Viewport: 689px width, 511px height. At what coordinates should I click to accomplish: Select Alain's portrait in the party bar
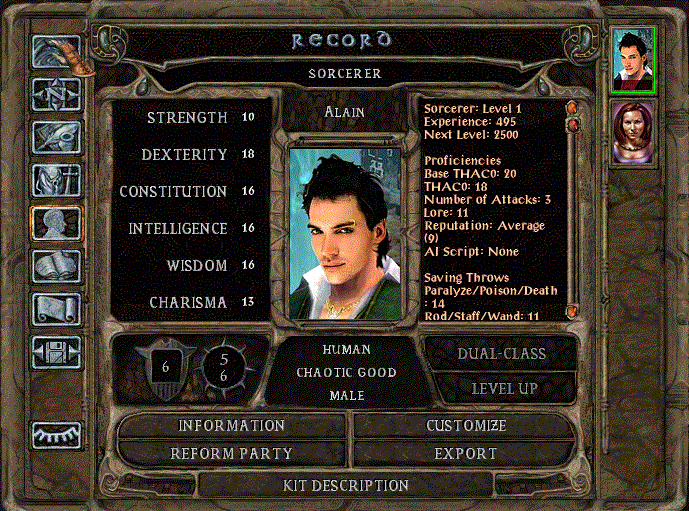pyautogui.click(x=633, y=60)
